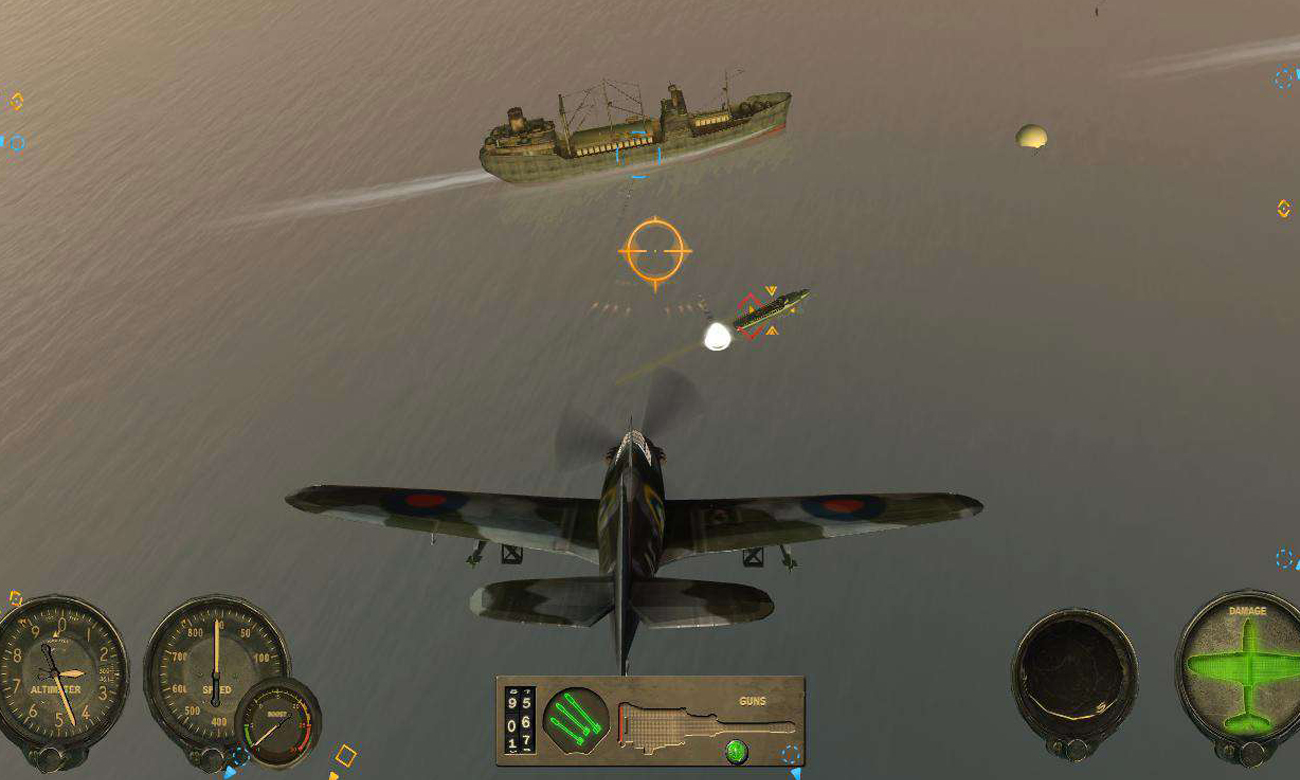1300x780 pixels.
Task: Select the small boost gauge
Action: click(x=277, y=723)
